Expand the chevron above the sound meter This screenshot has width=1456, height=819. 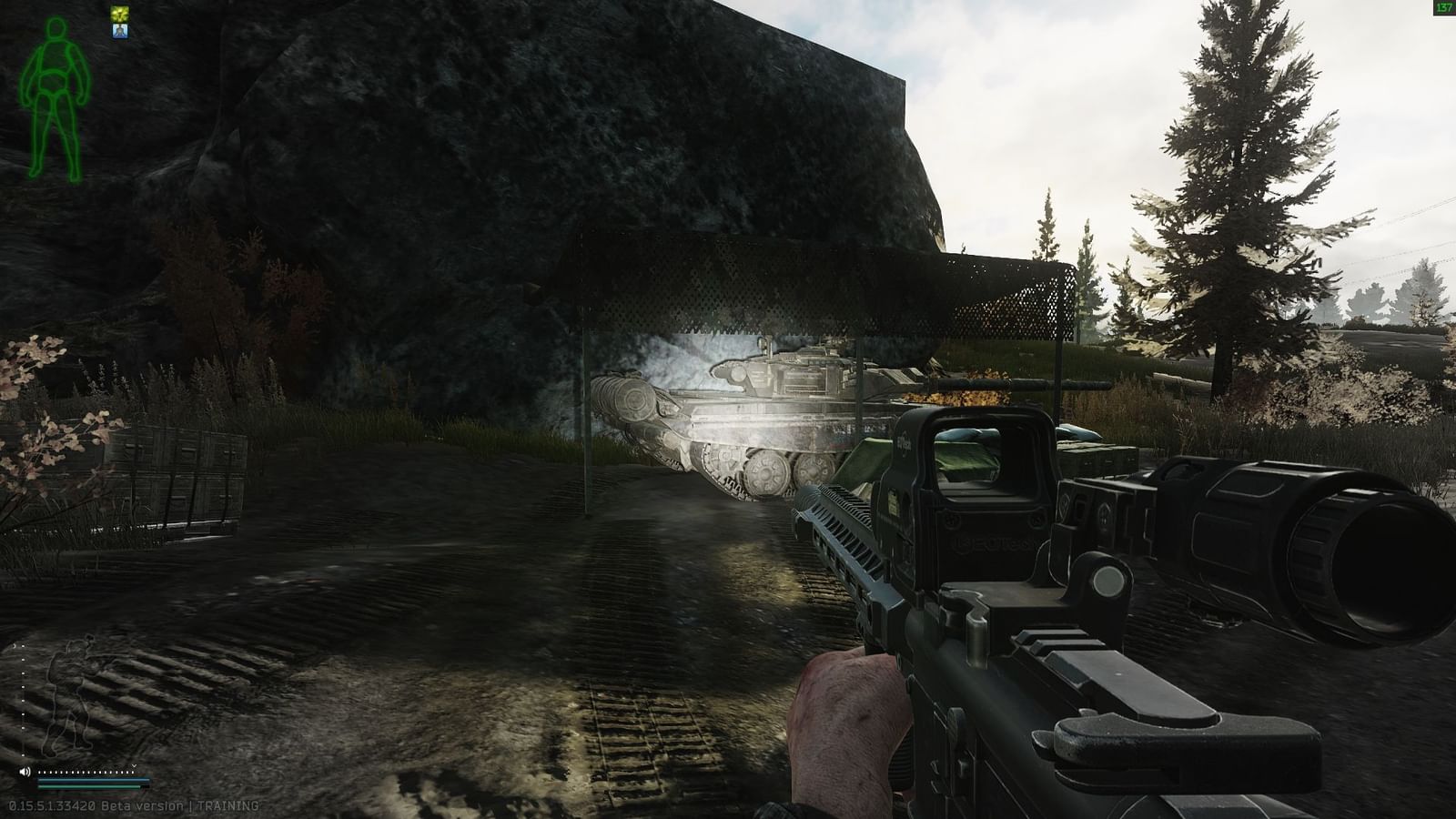click(x=134, y=765)
